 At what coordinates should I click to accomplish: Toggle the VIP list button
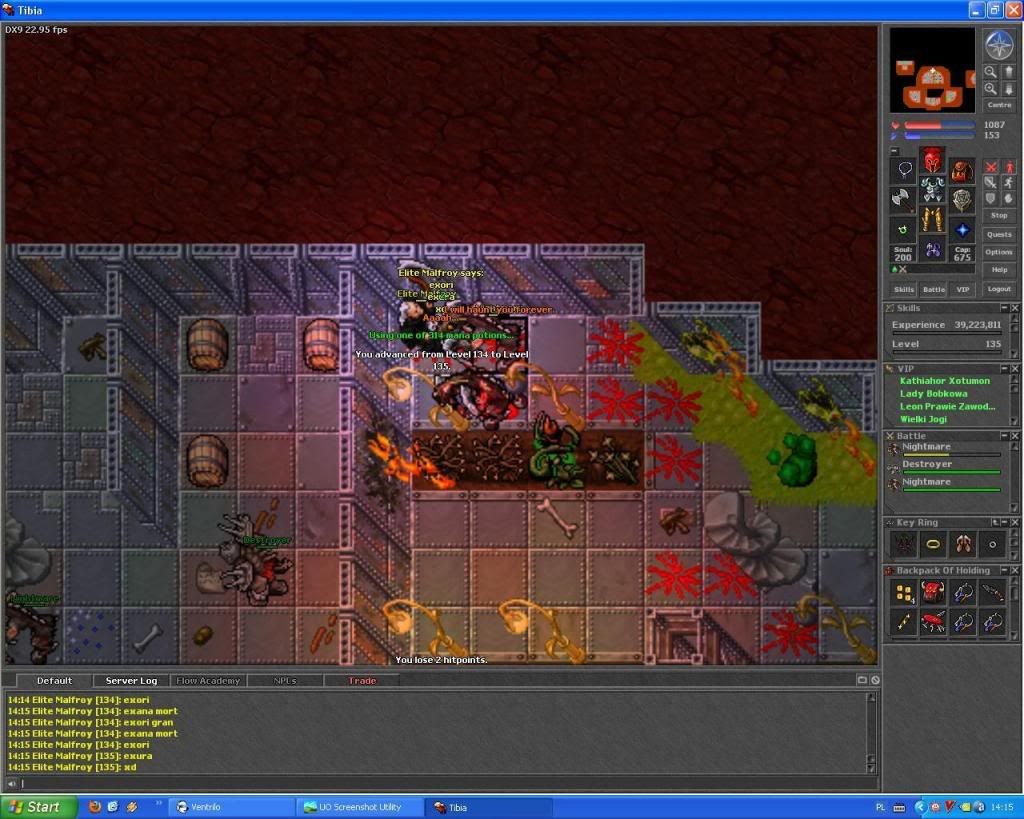click(x=962, y=289)
